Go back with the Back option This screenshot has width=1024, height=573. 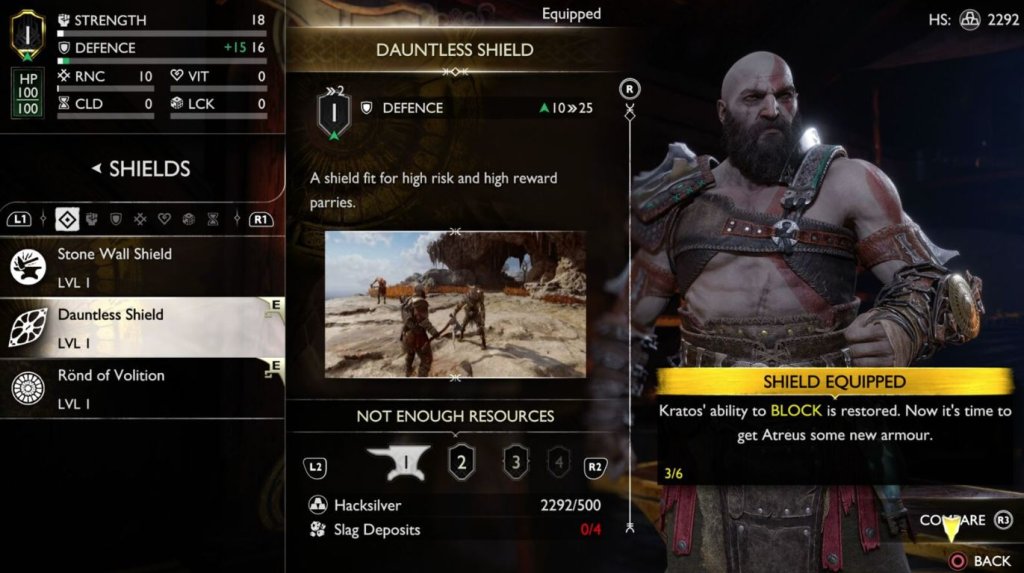click(981, 561)
